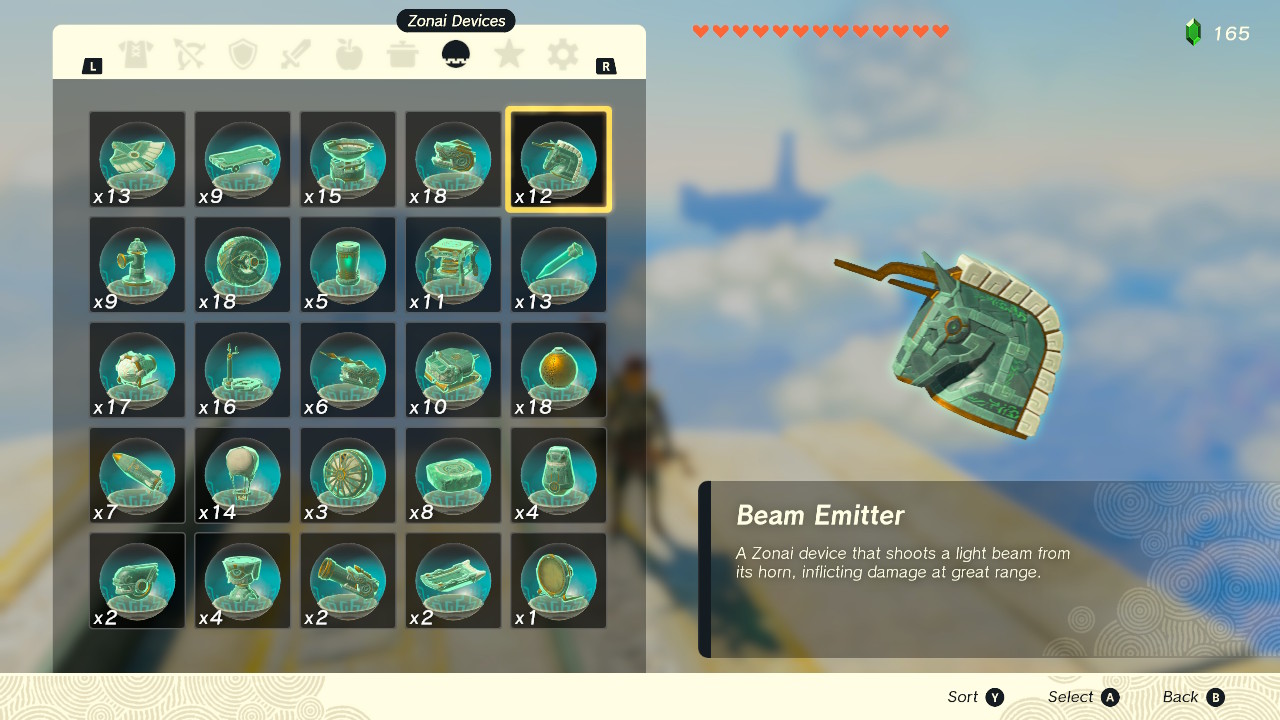
Task: Open meals with the cooking pot icon
Action: (x=402, y=55)
